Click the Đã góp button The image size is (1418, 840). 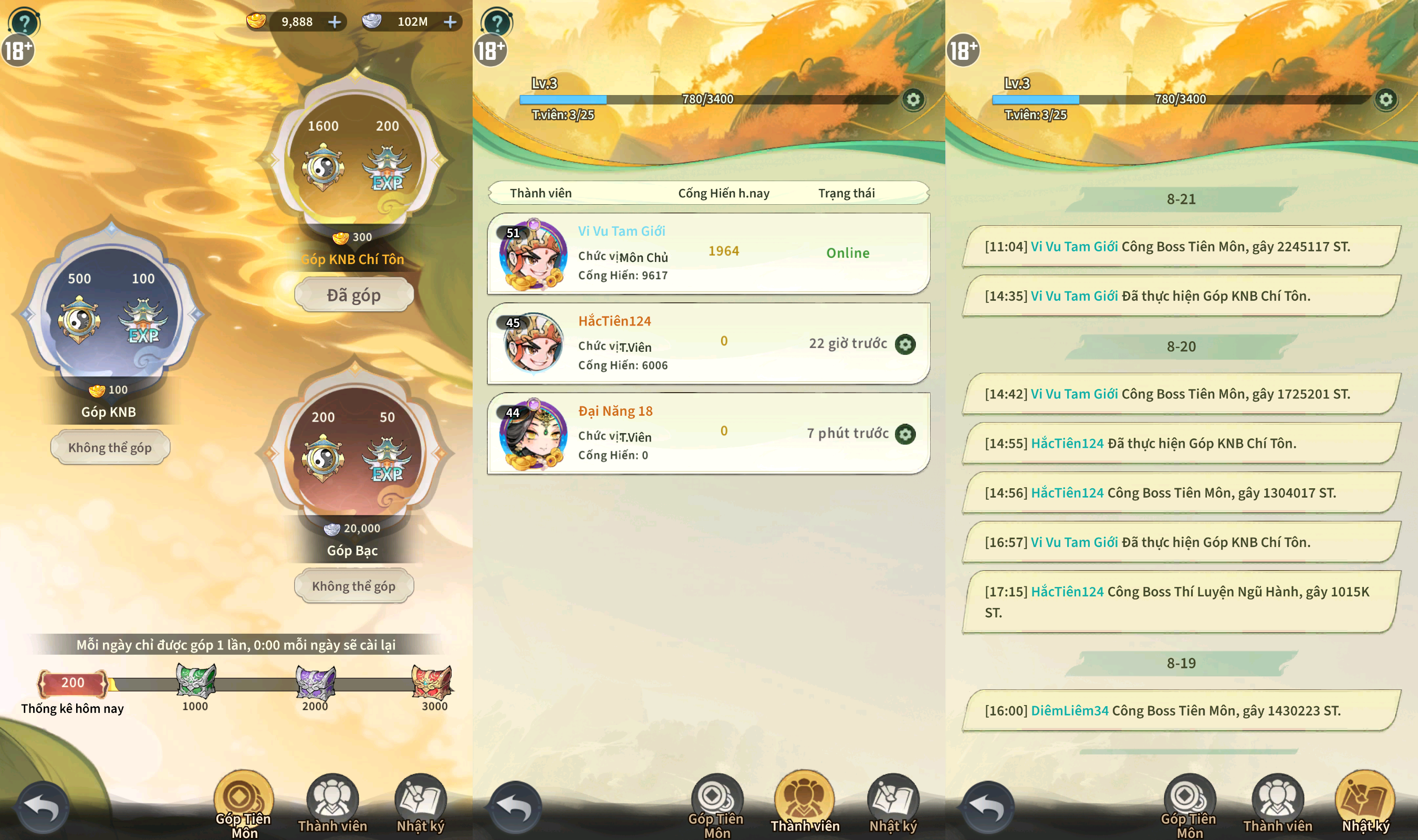pos(354,295)
